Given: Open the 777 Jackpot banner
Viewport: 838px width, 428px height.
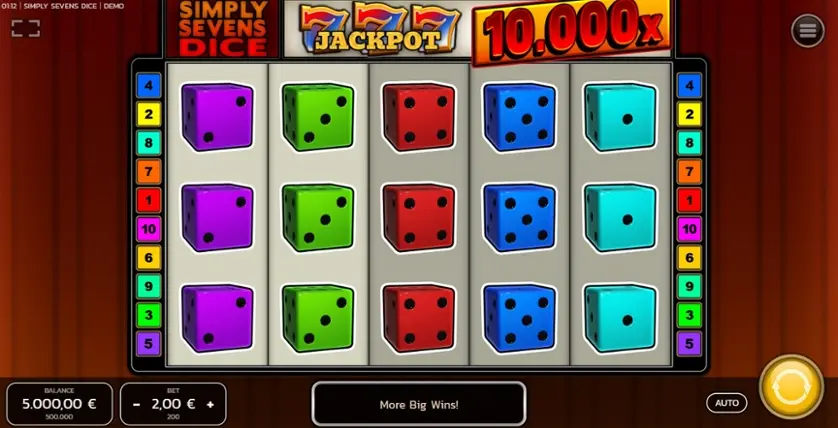Looking at the screenshot, I should click(377, 29).
